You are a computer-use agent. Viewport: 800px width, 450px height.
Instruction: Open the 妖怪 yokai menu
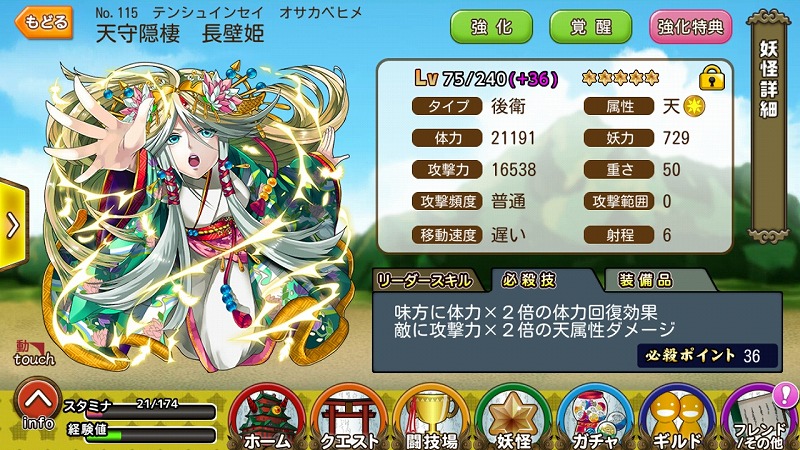point(513,418)
